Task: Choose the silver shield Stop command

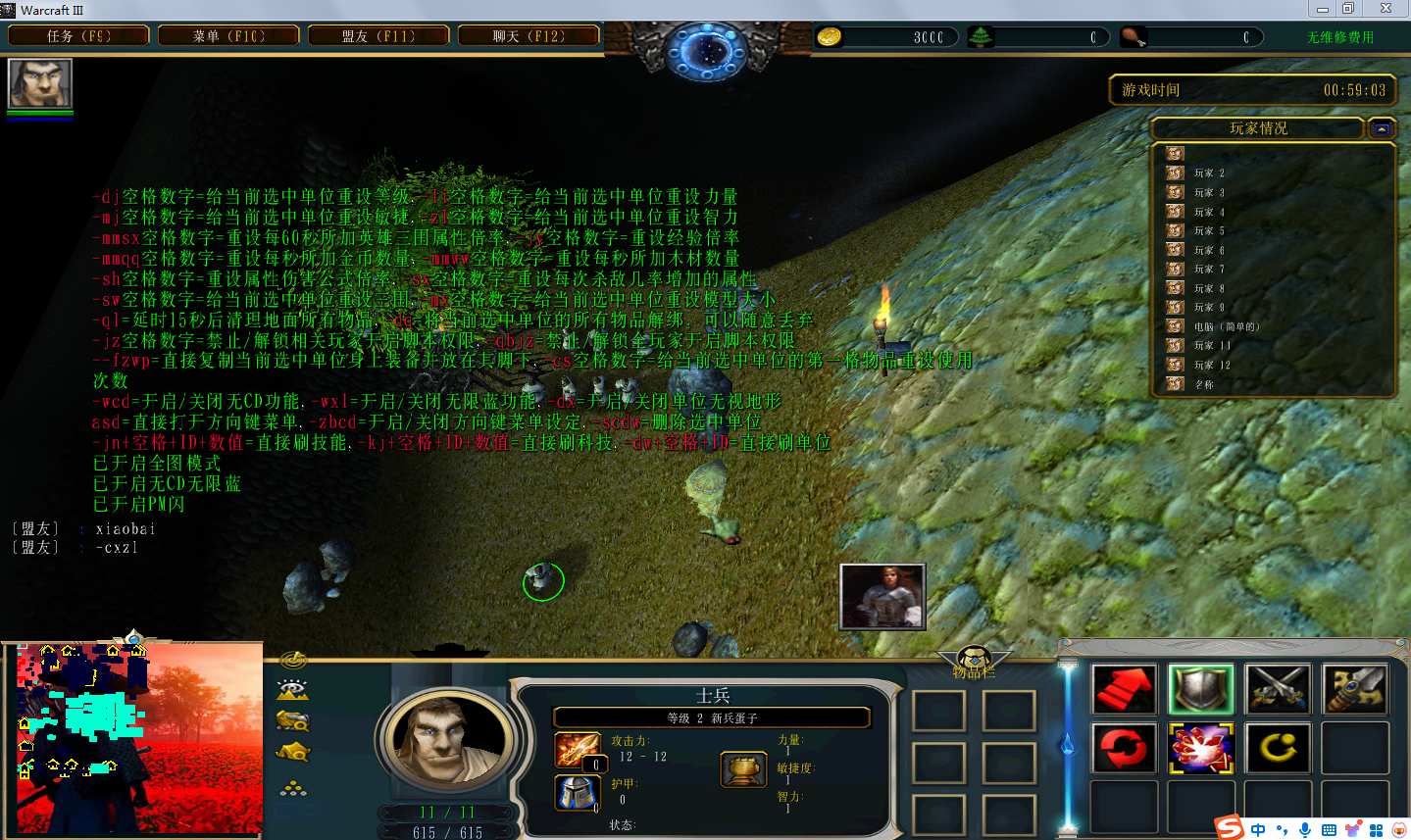Action: tap(1201, 689)
